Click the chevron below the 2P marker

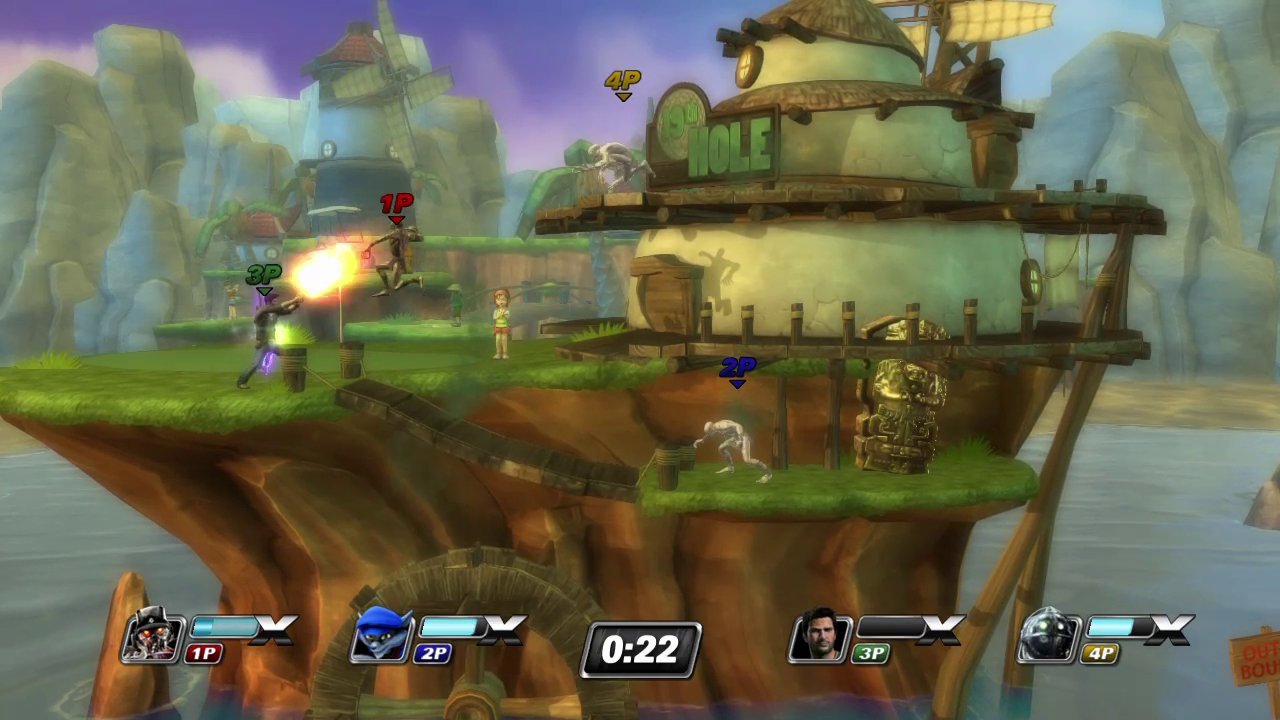point(737,383)
